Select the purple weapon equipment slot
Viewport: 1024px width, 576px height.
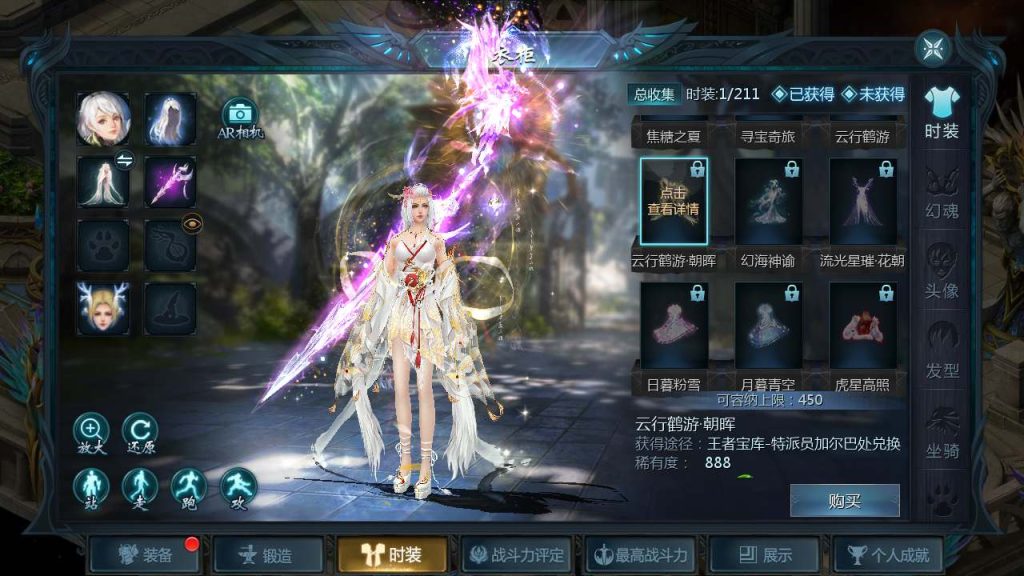(x=170, y=182)
